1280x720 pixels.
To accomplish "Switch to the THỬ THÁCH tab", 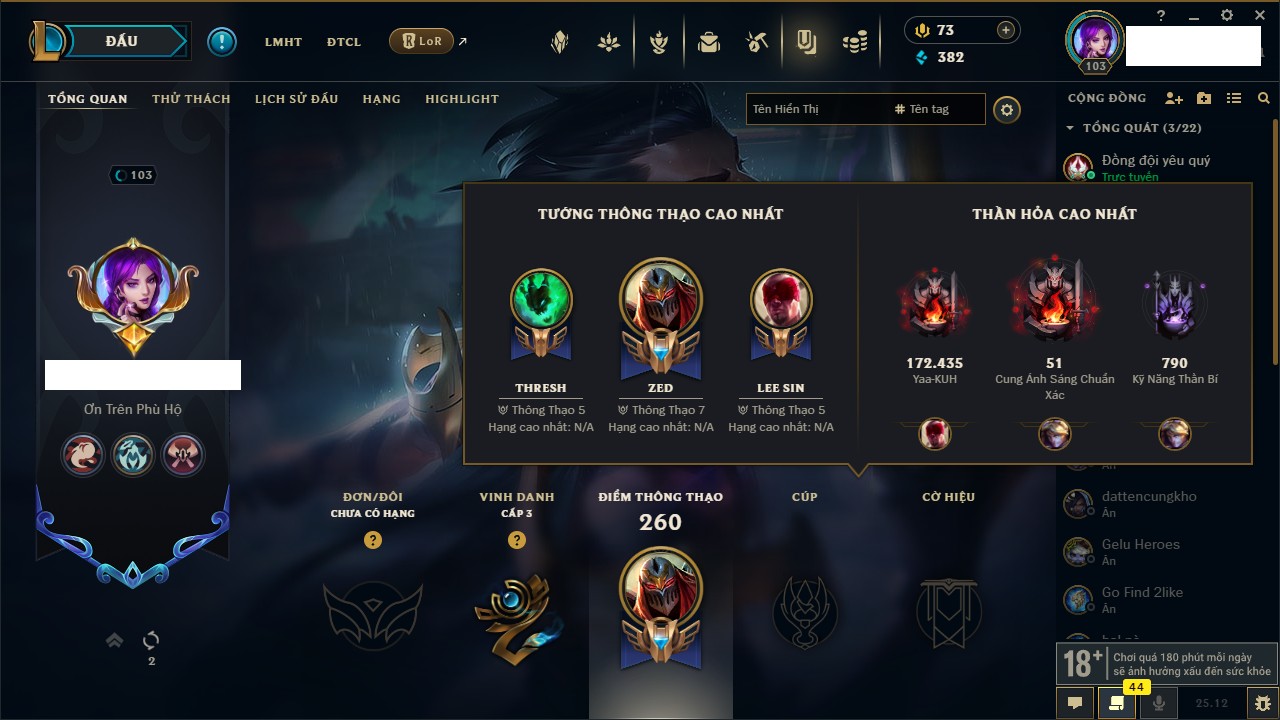I will coord(191,99).
